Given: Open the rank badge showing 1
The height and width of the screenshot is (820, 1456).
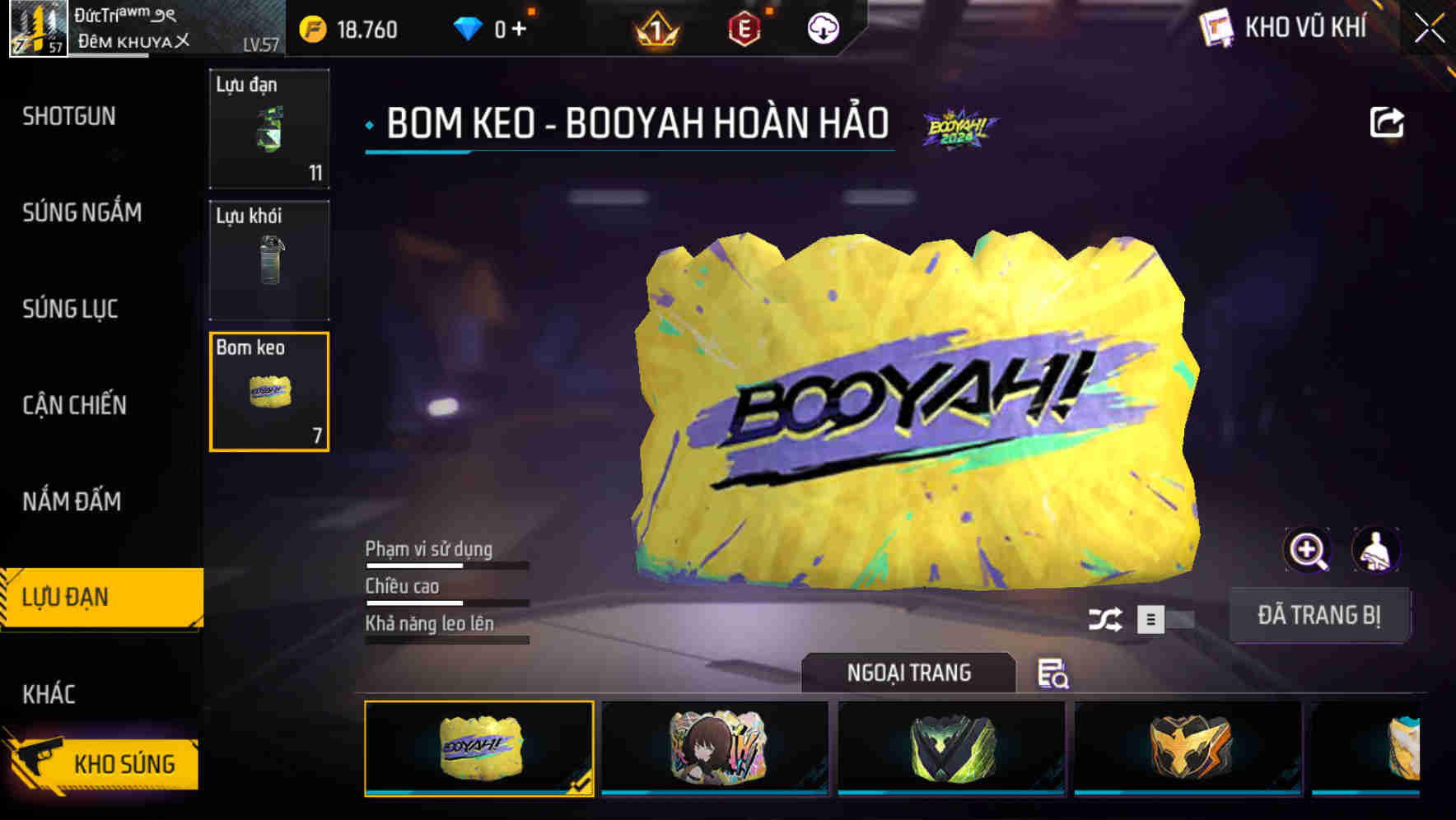Looking at the screenshot, I should click(x=657, y=30).
